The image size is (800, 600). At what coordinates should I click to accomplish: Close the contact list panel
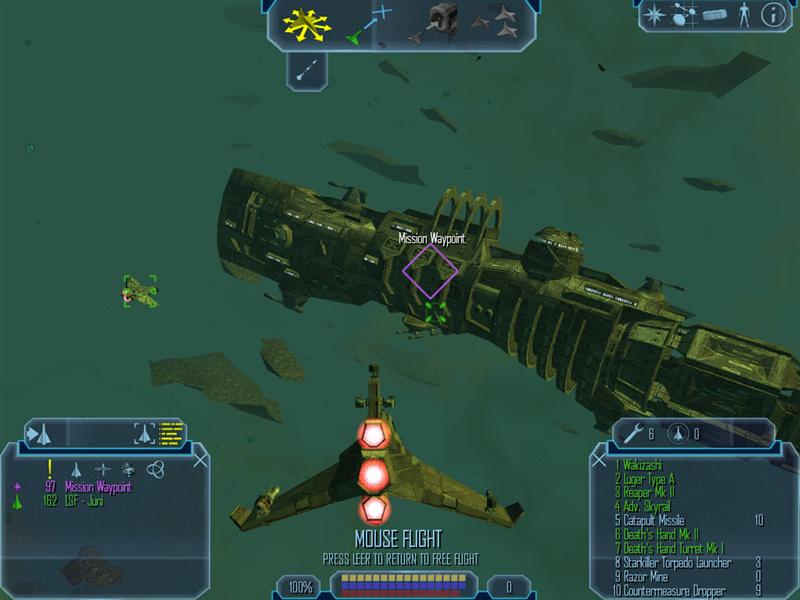(200, 460)
